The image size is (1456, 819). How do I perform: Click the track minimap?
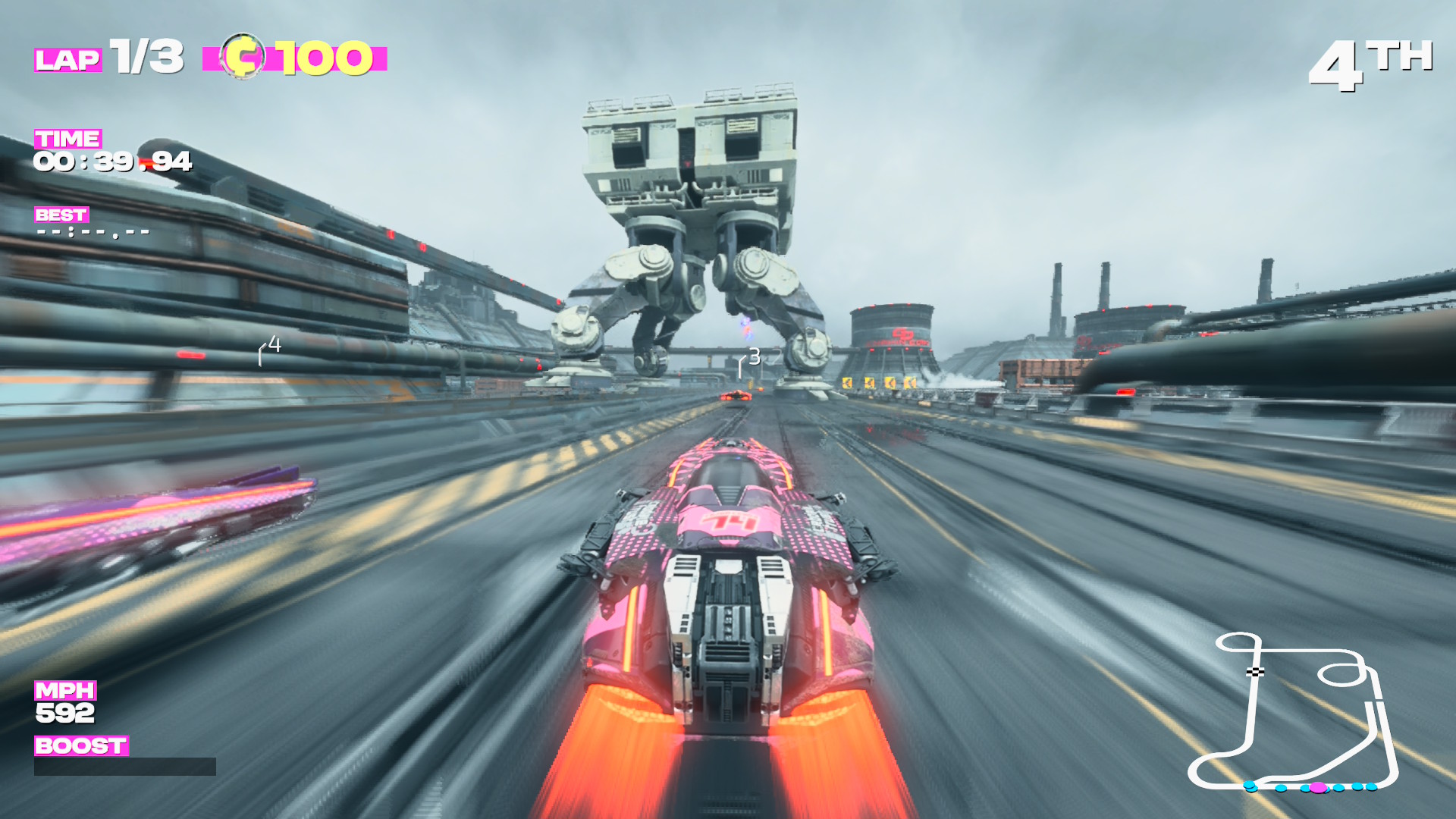pyautogui.click(x=1294, y=713)
